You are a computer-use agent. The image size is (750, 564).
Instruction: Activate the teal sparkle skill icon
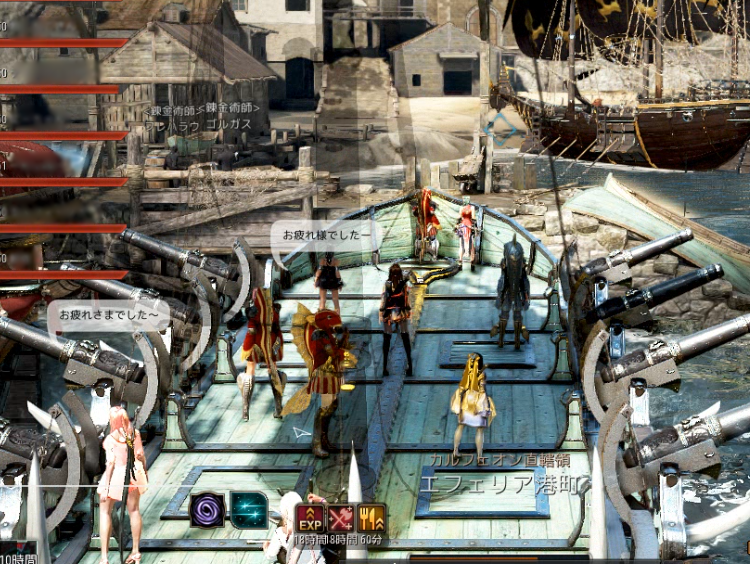coord(249,509)
